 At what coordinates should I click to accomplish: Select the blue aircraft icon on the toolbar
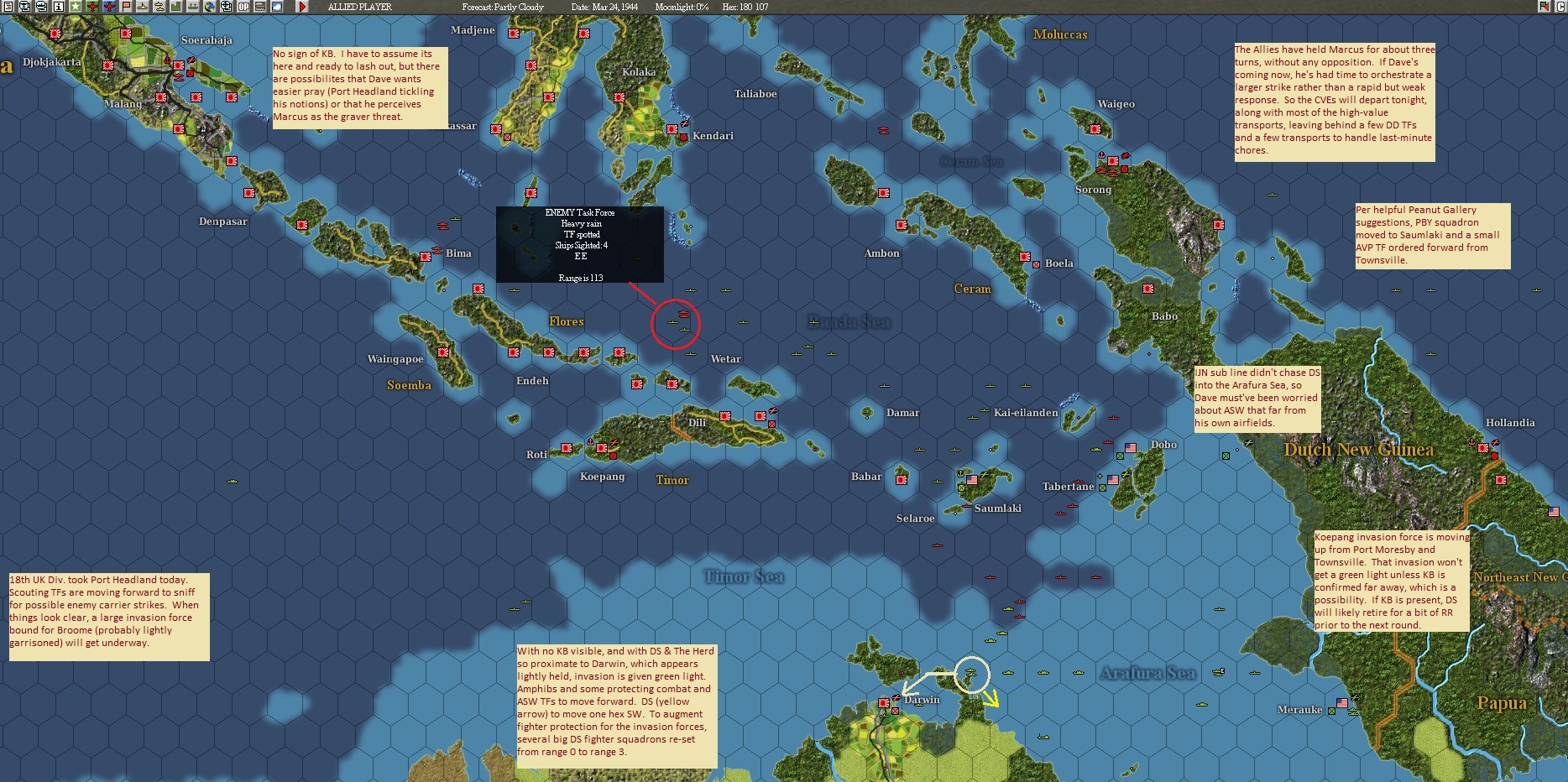tap(107, 8)
